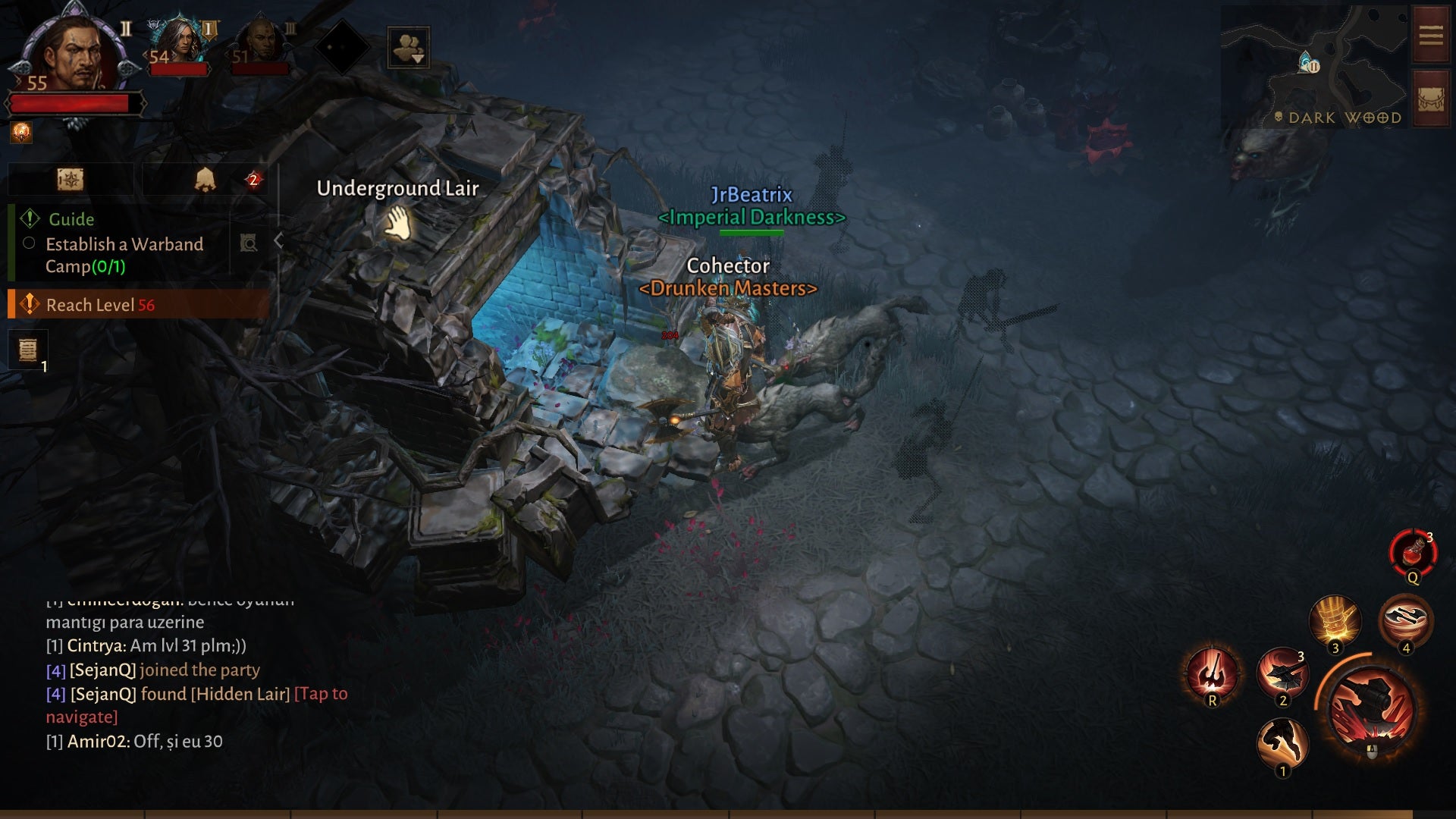Click the map fragment icon in the left panel
Image resolution: width=1456 pixels, height=819 pixels.
coord(71,180)
